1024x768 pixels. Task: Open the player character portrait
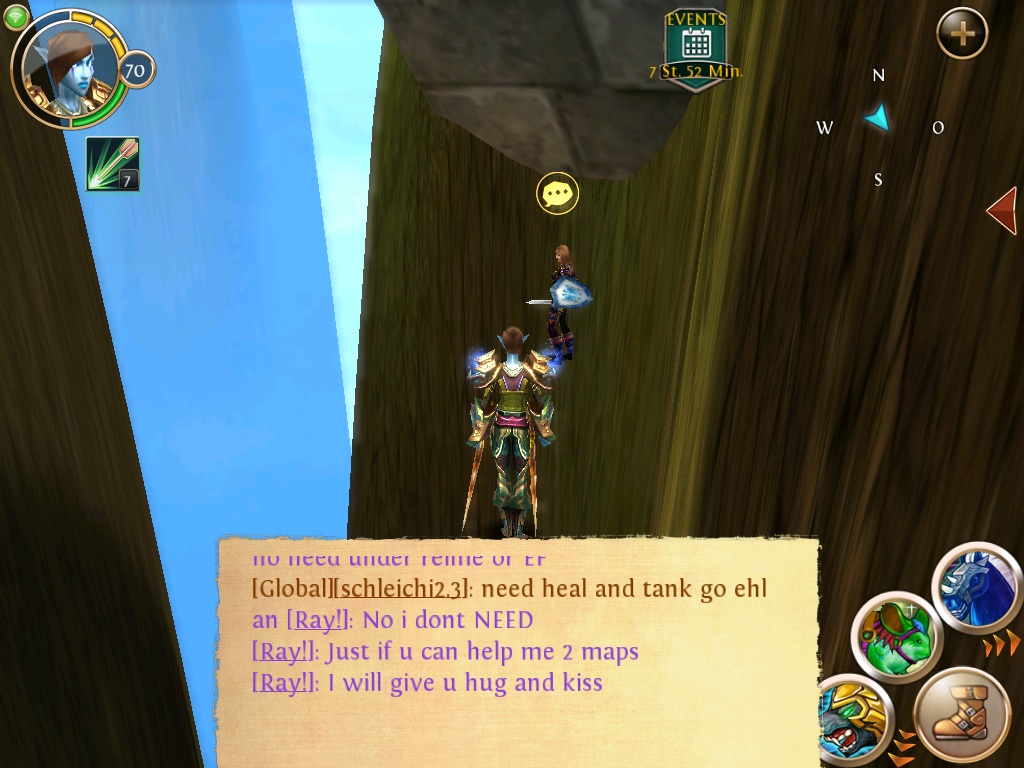[x=68, y=69]
